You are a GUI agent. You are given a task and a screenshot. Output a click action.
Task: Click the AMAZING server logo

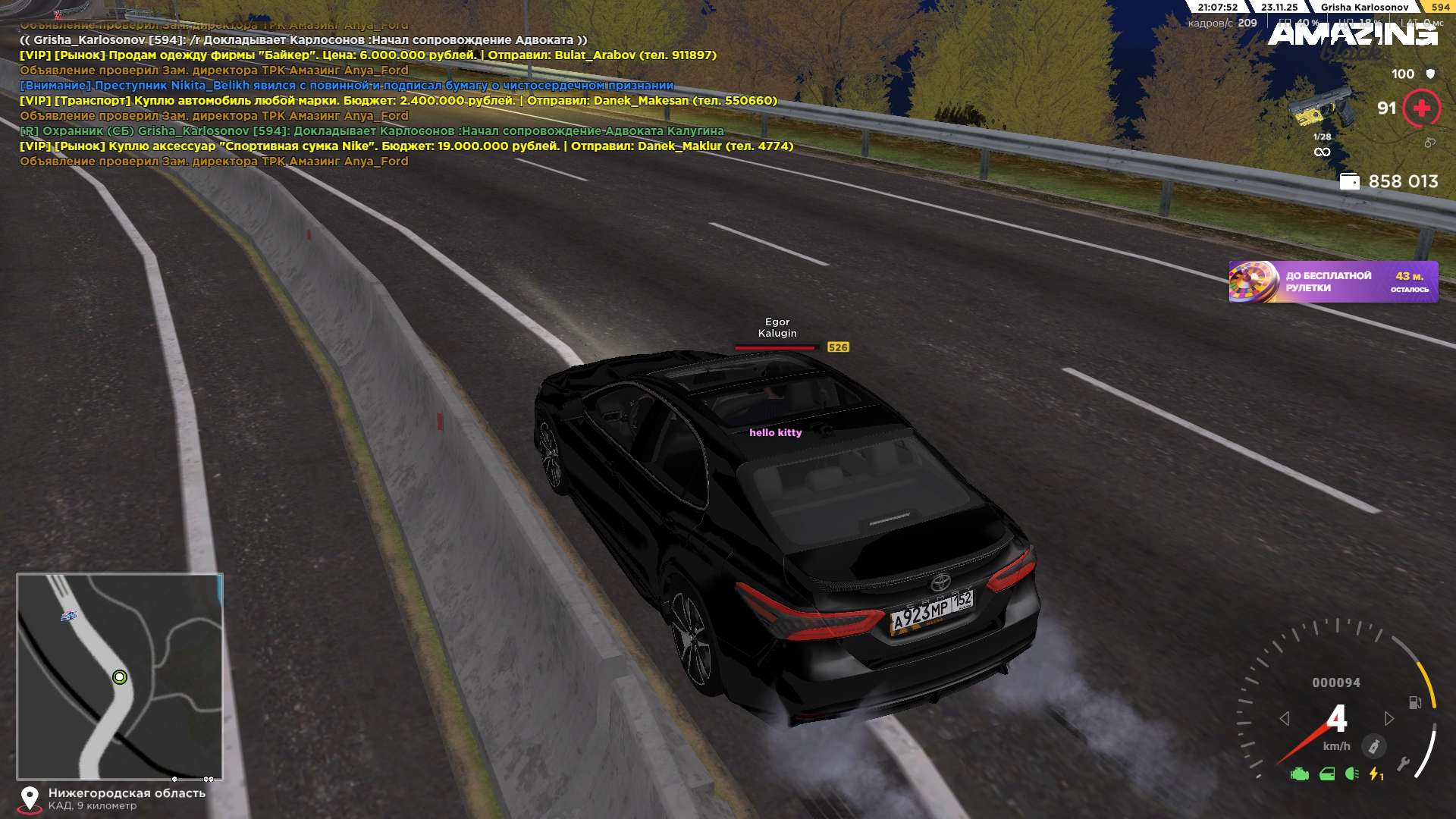click(x=1352, y=34)
